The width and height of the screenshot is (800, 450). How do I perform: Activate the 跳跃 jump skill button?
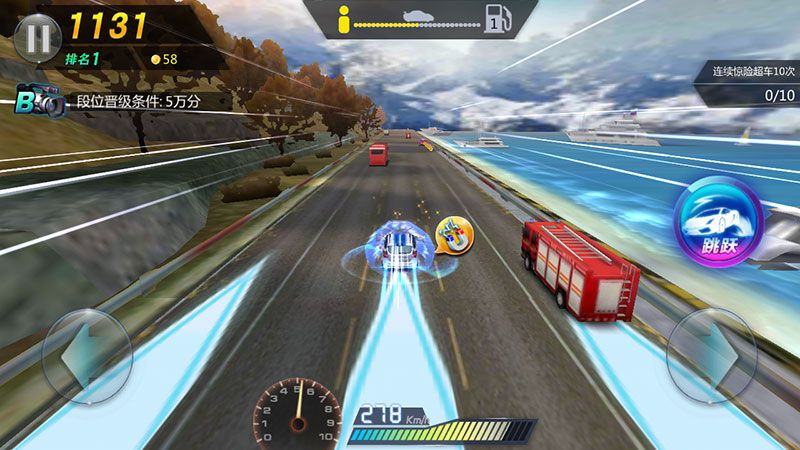tap(718, 219)
